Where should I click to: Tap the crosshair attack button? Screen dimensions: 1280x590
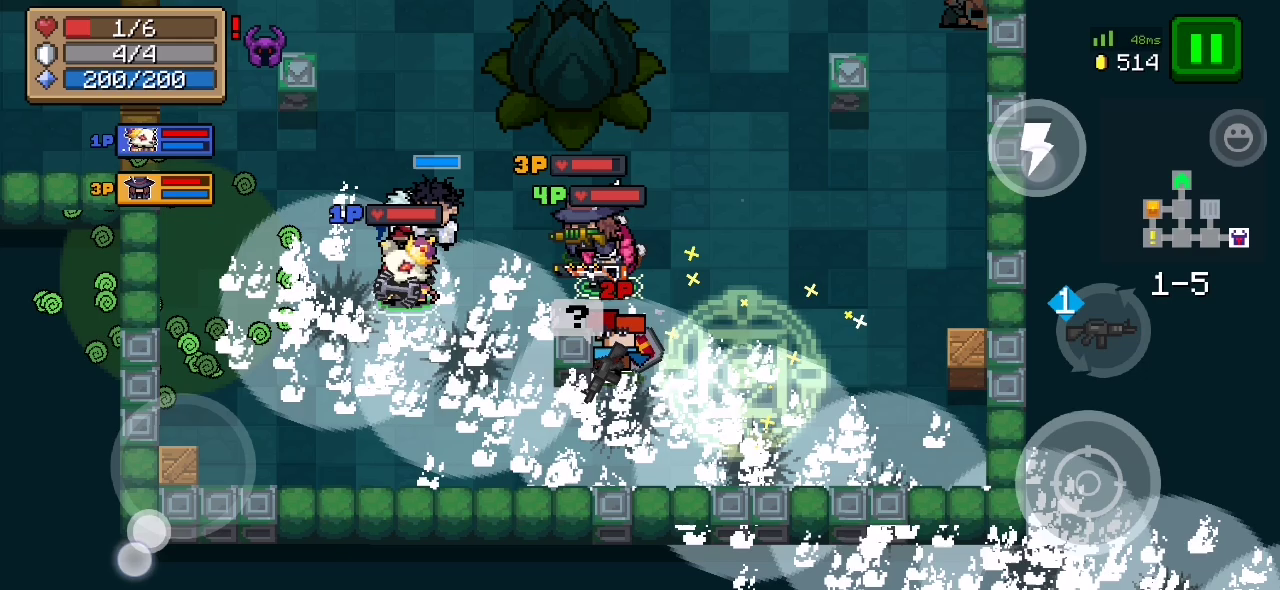[x=1087, y=483]
